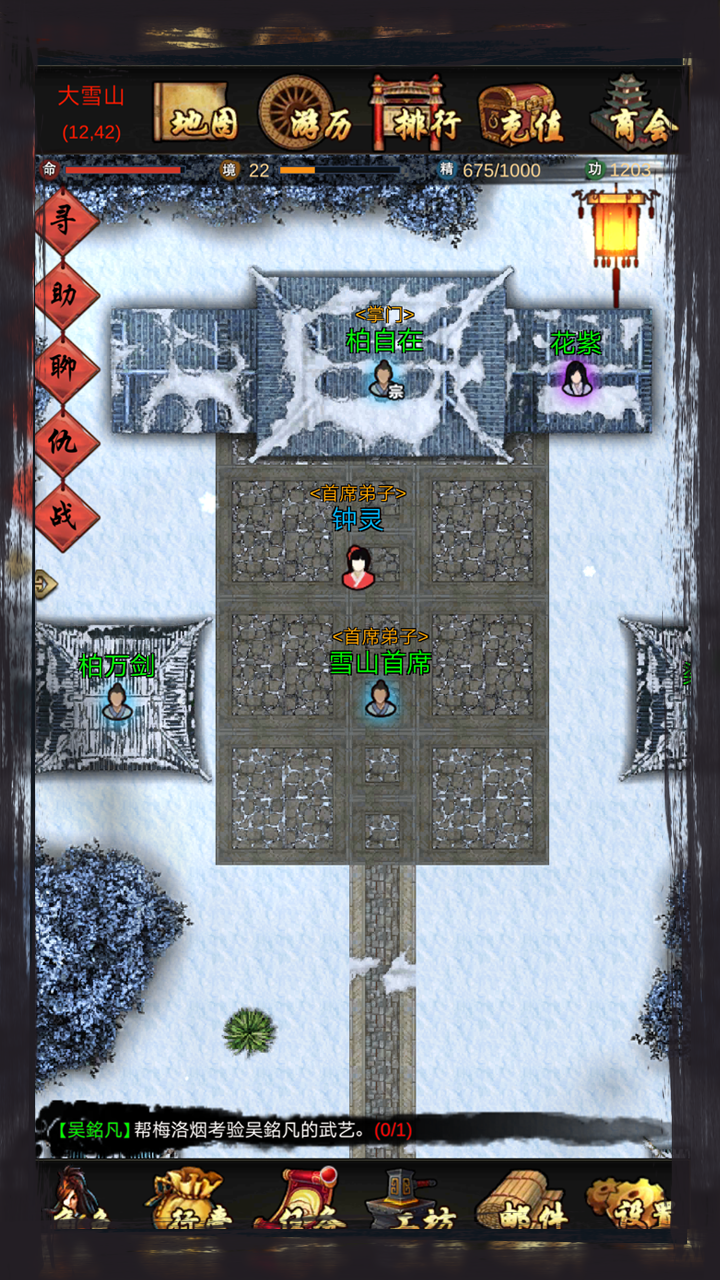Show the 排行 rankings gate

pos(416,115)
